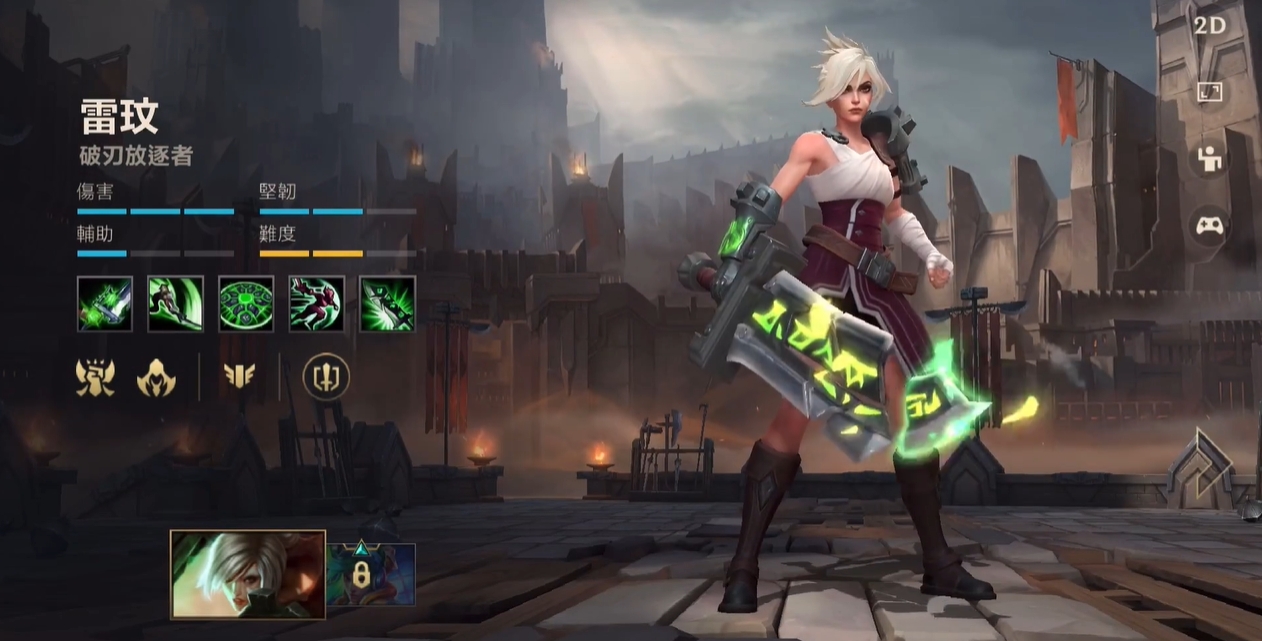The width and height of the screenshot is (1262, 641).
Task: Inspect the red dashing figure ability icon
Action: (317, 304)
